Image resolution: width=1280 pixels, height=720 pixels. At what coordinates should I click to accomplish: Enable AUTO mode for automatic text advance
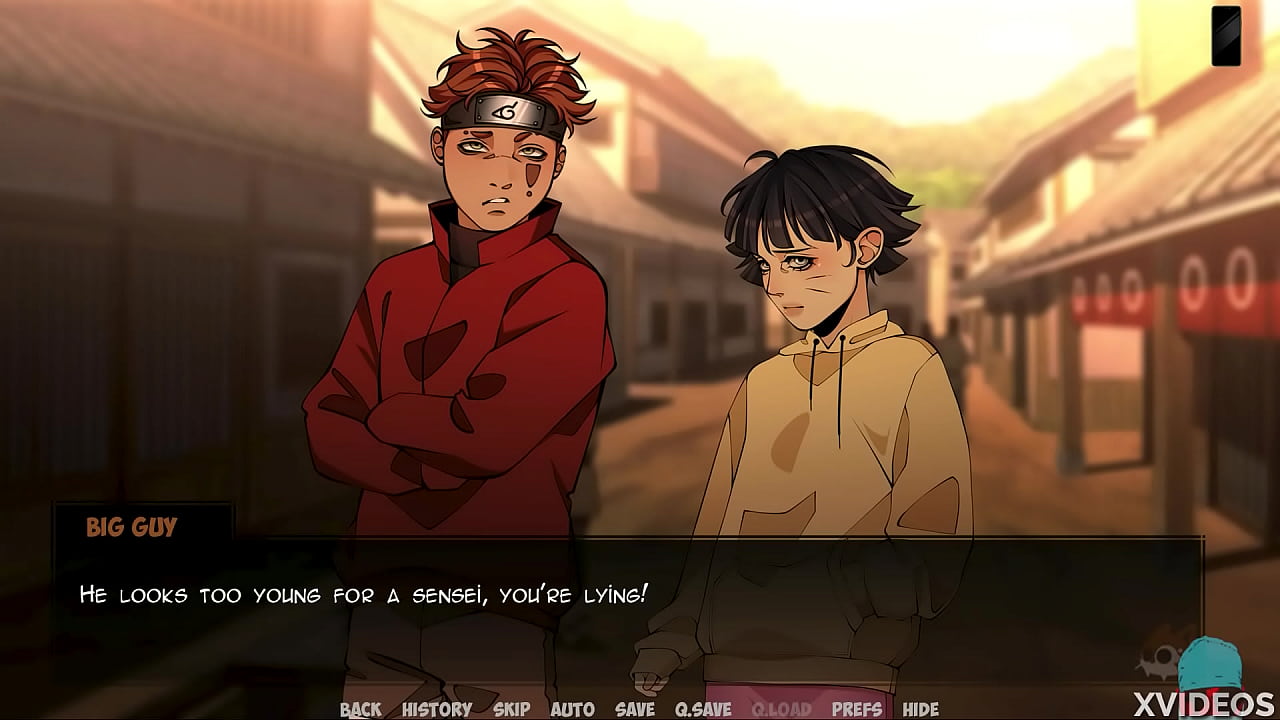(x=573, y=708)
